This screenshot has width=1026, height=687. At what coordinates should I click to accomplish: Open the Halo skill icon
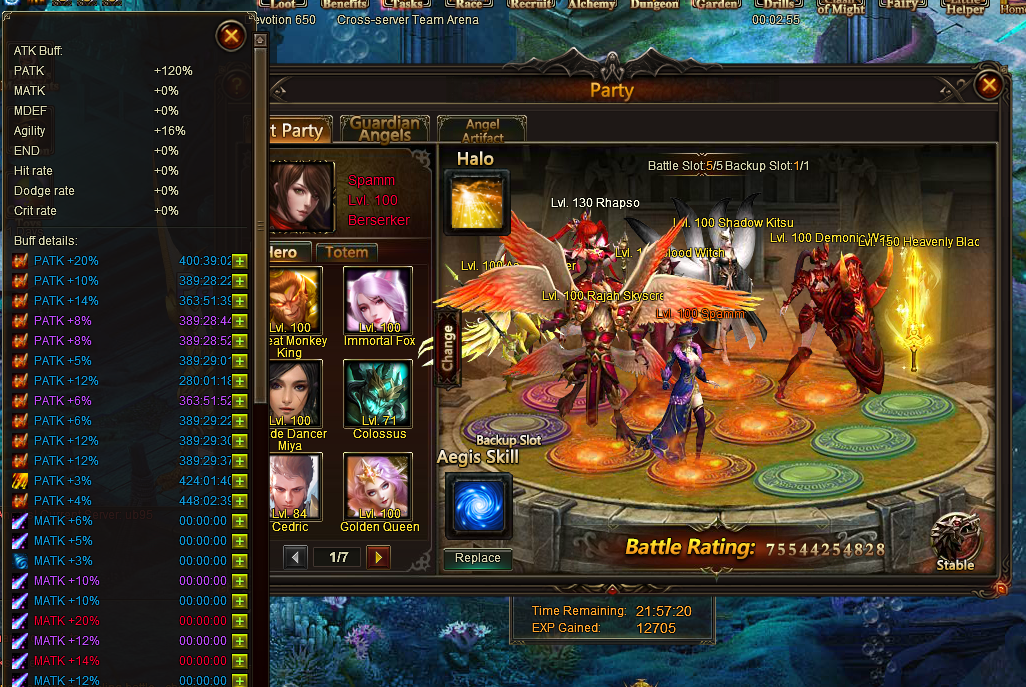(477, 204)
